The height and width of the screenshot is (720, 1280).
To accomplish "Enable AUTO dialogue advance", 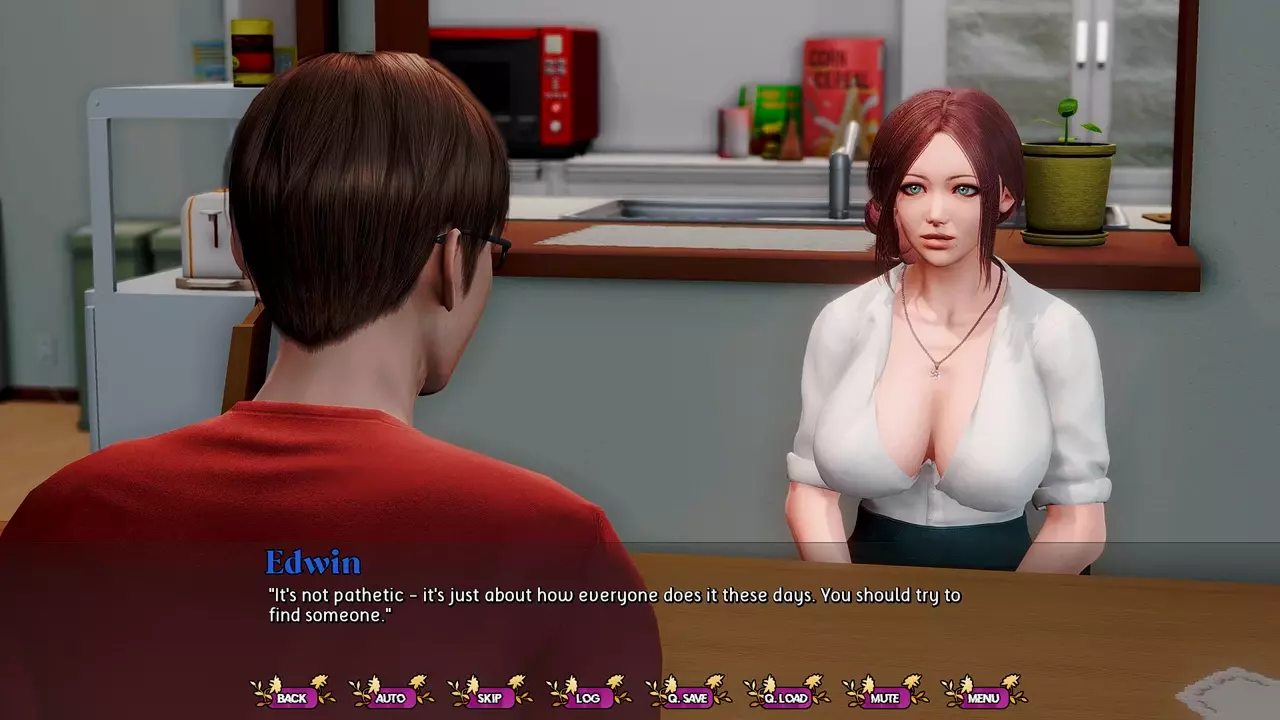I will (391, 698).
